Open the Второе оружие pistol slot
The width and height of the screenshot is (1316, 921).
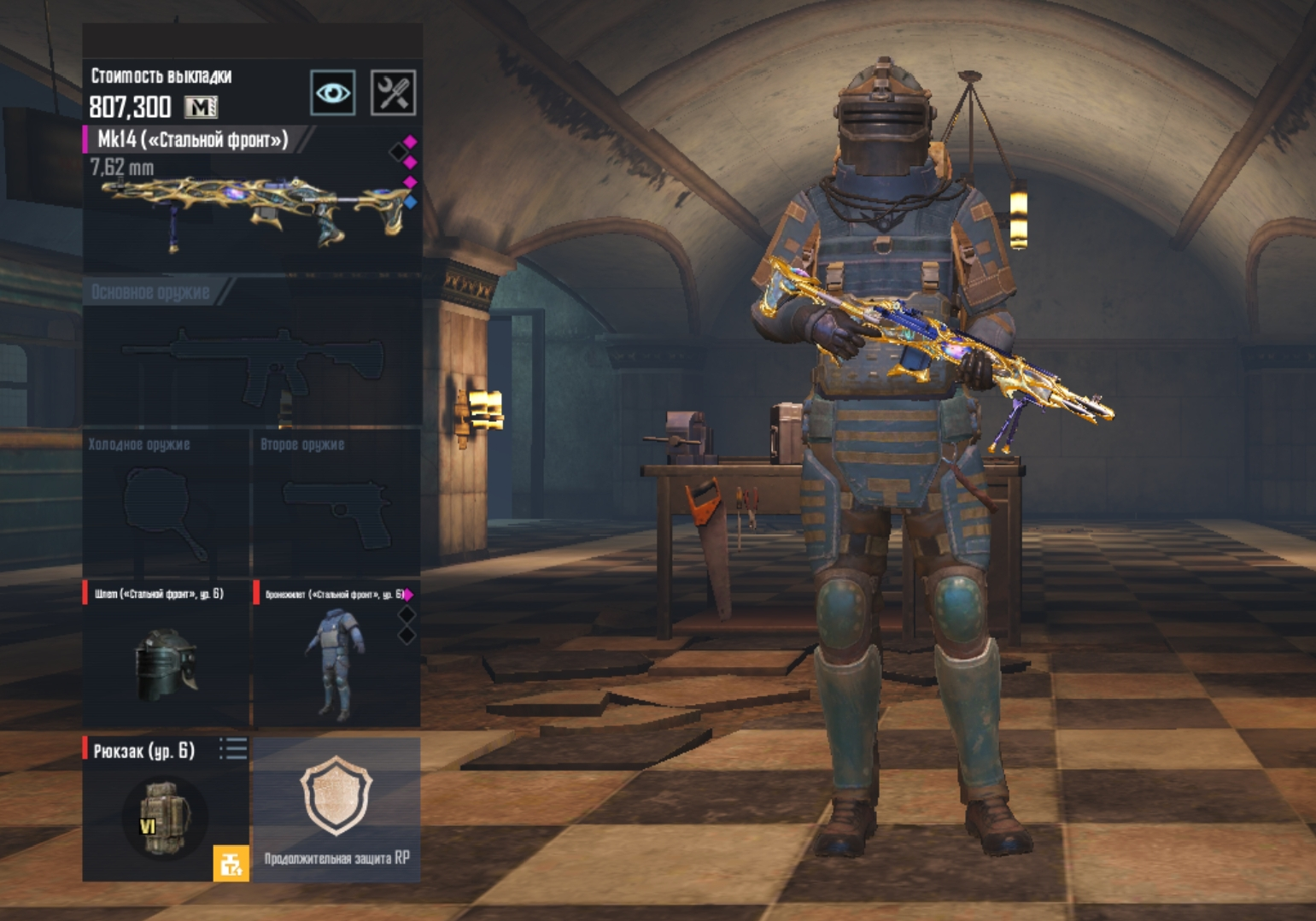pyautogui.click(x=336, y=504)
